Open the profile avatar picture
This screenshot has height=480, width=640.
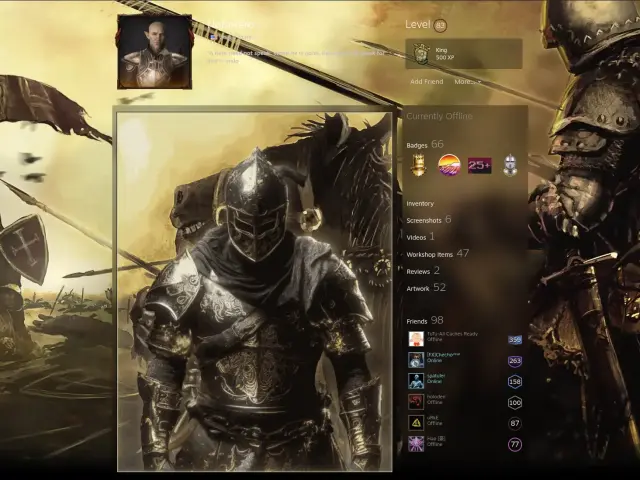[x=154, y=51]
